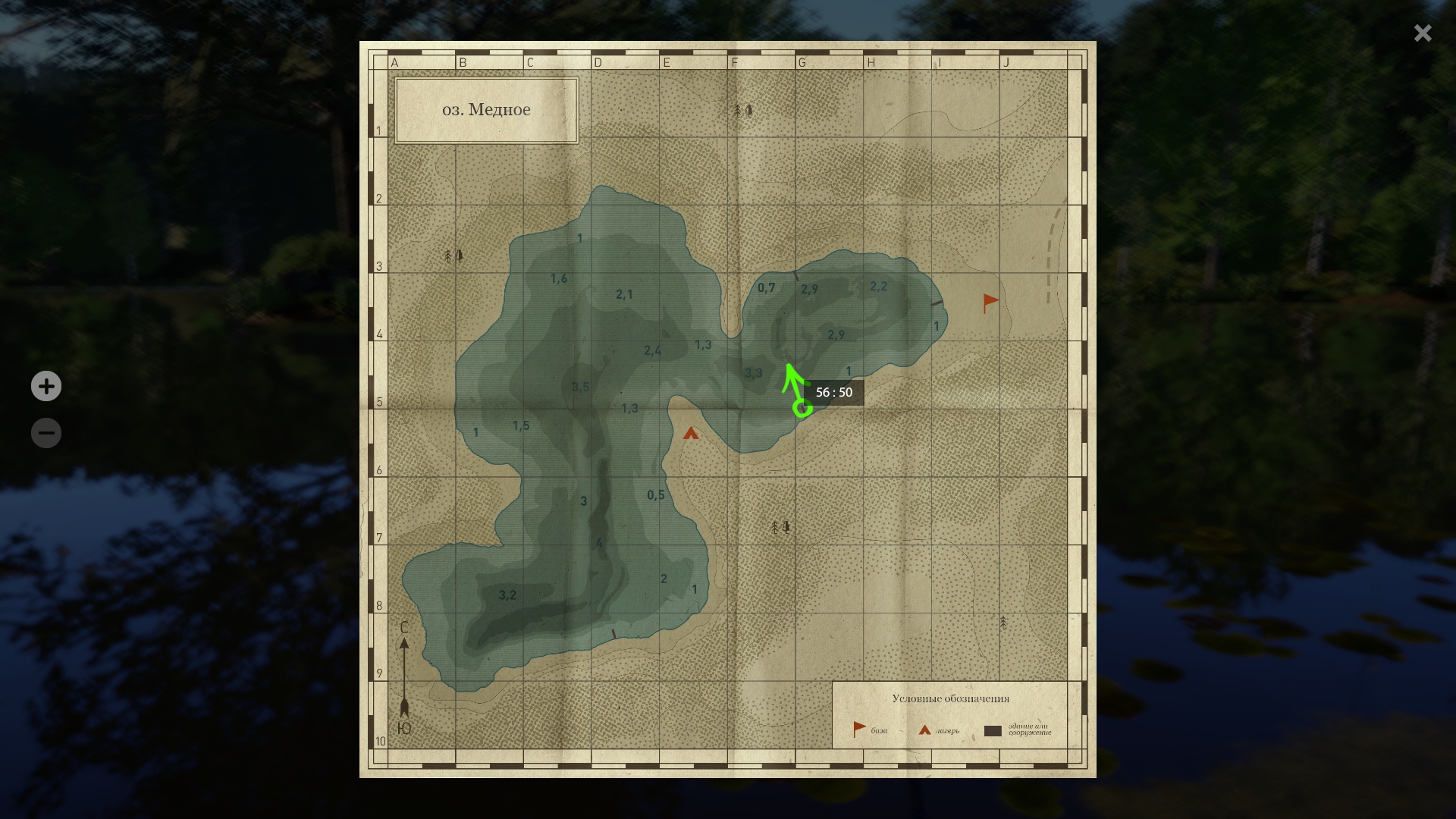Close the lake map view
The height and width of the screenshot is (819, 1456).
pos(1422,33)
